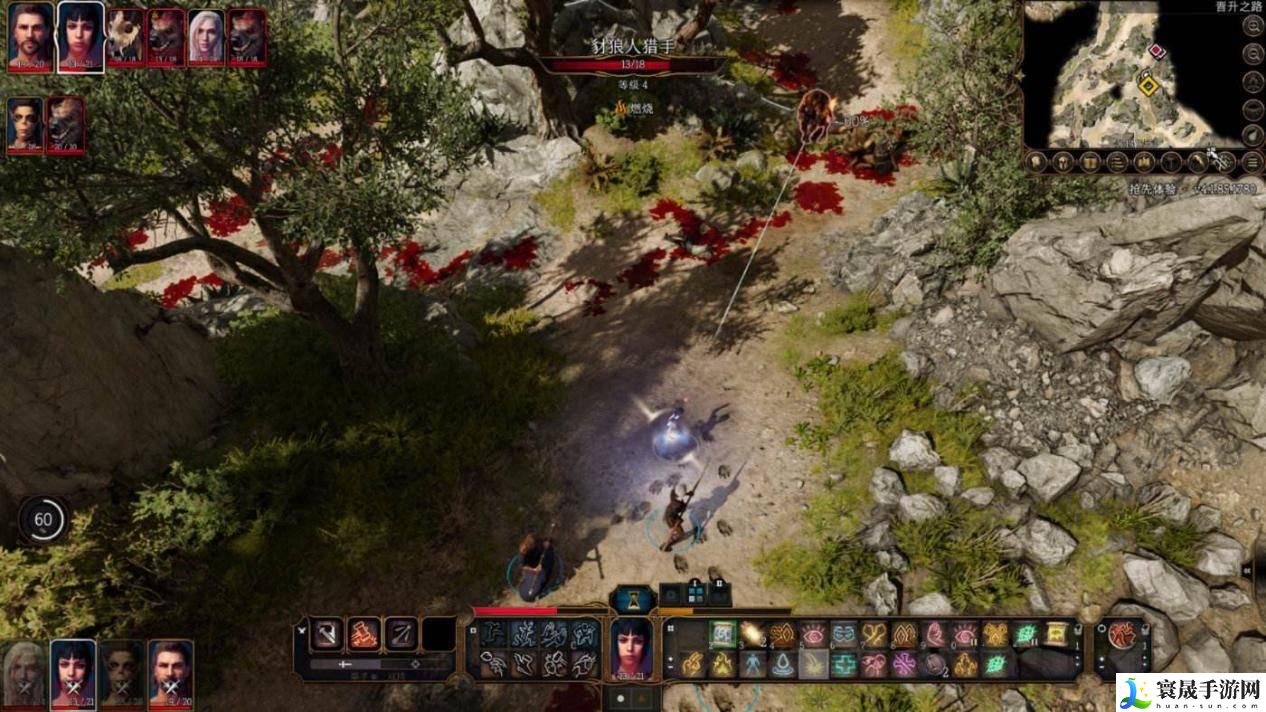Screen dimensions: 1266x712
Task: Cast the green cross healing spell
Action: [845, 664]
